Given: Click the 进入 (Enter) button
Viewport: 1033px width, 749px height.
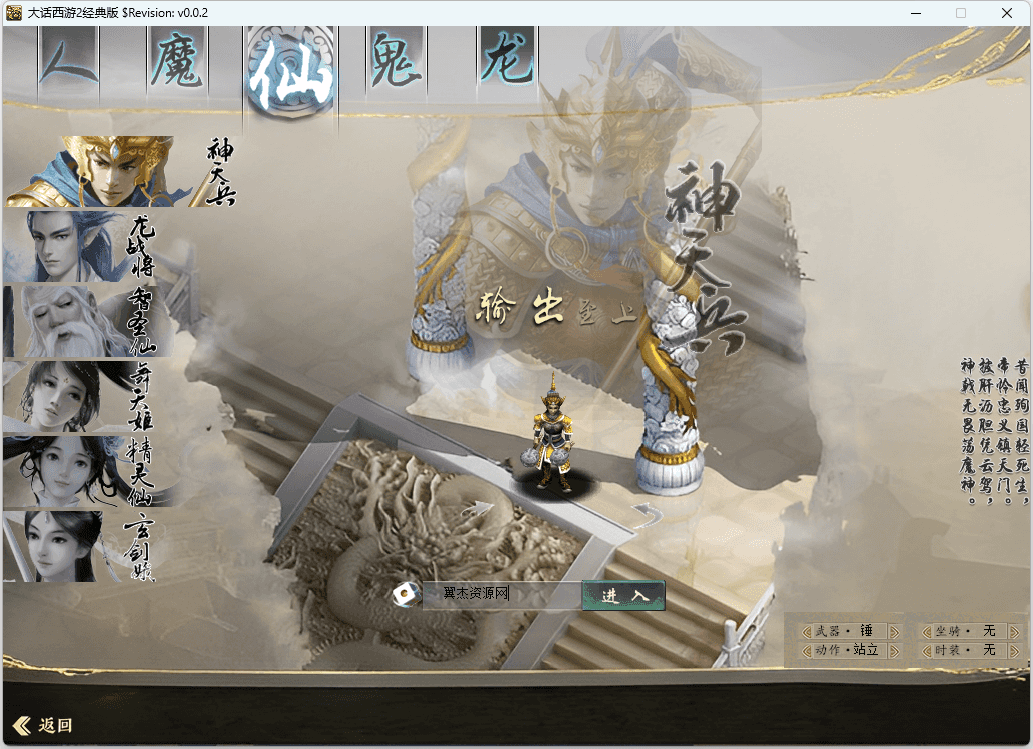Looking at the screenshot, I should (623, 595).
